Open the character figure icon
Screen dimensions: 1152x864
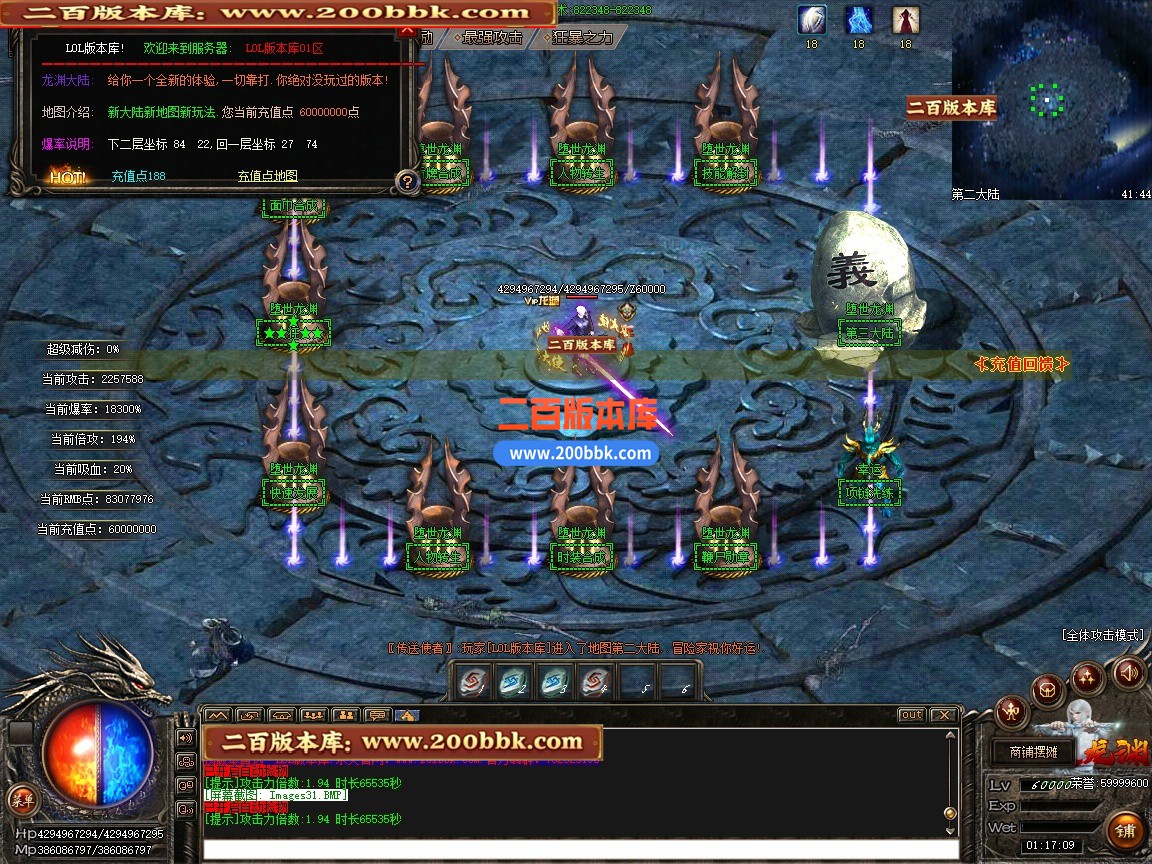pos(1011,712)
